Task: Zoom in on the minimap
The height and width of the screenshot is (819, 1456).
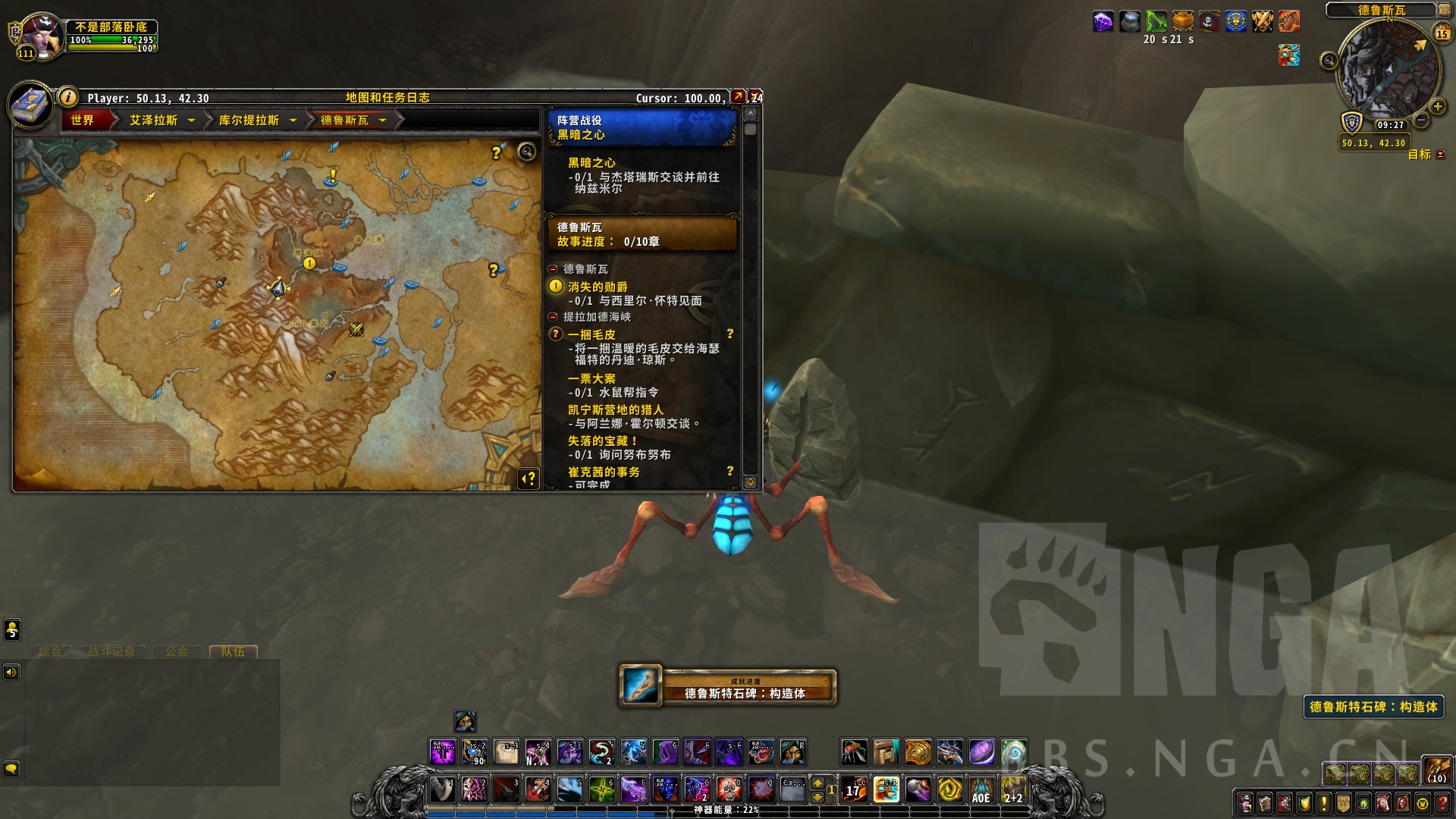Action: pos(1437,107)
